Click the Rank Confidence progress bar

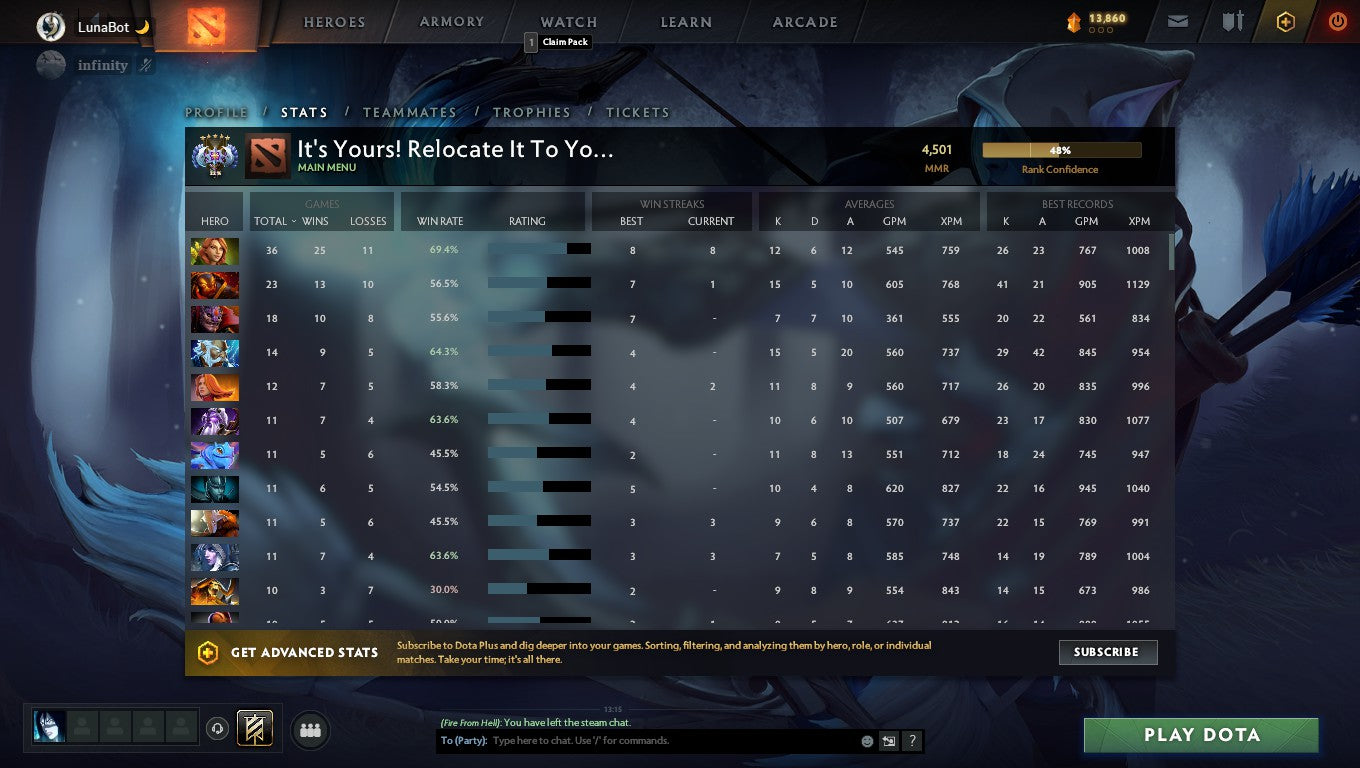pos(1062,149)
